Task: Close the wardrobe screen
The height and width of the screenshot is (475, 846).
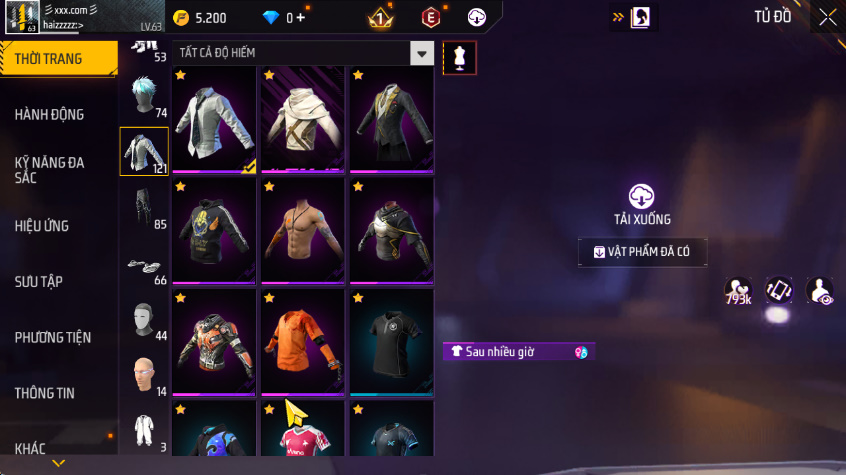Action: point(827,17)
